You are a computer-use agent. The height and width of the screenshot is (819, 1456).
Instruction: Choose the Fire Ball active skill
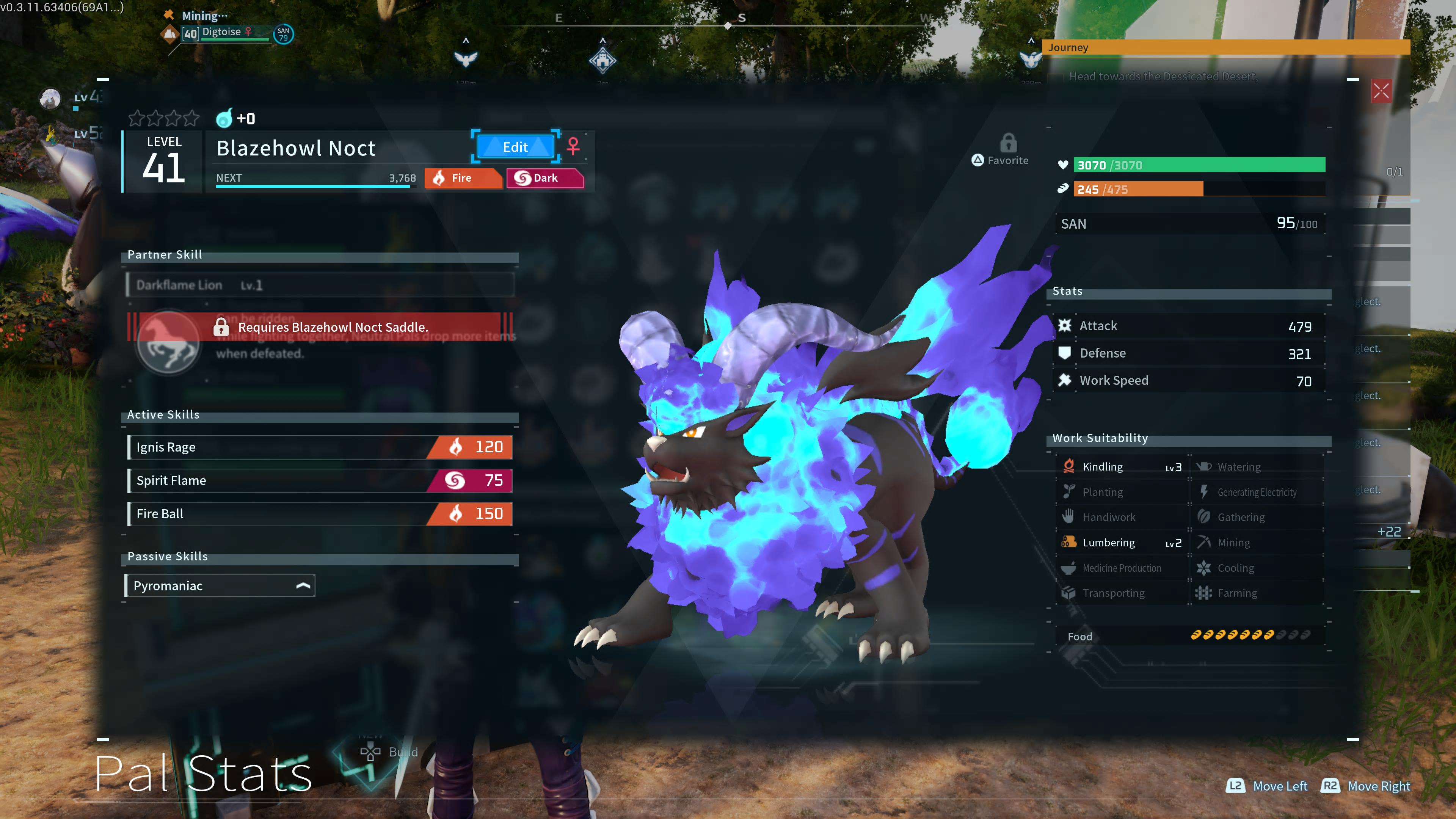pos(320,514)
